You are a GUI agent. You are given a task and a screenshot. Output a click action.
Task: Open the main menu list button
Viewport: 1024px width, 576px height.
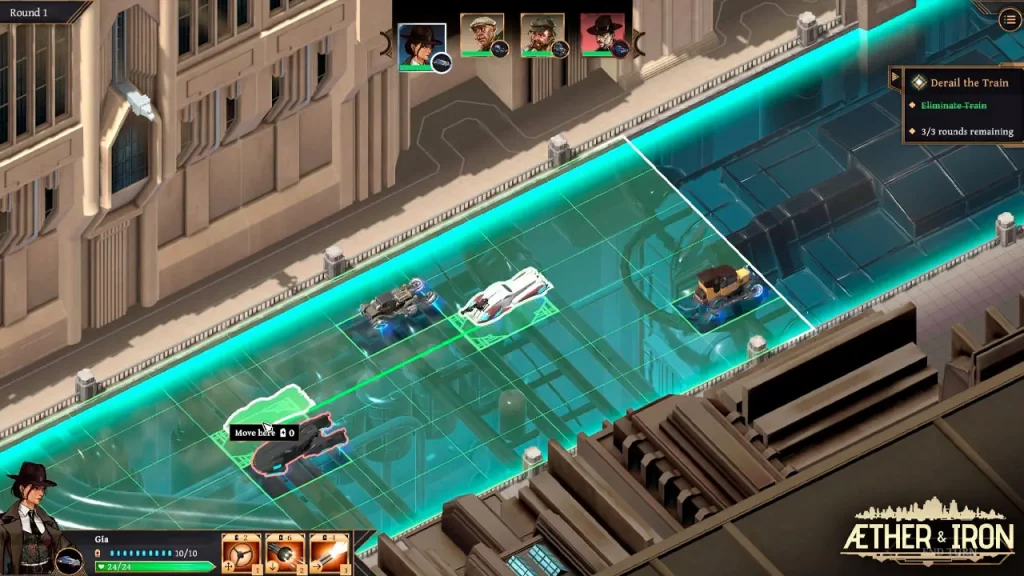click(1009, 19)
